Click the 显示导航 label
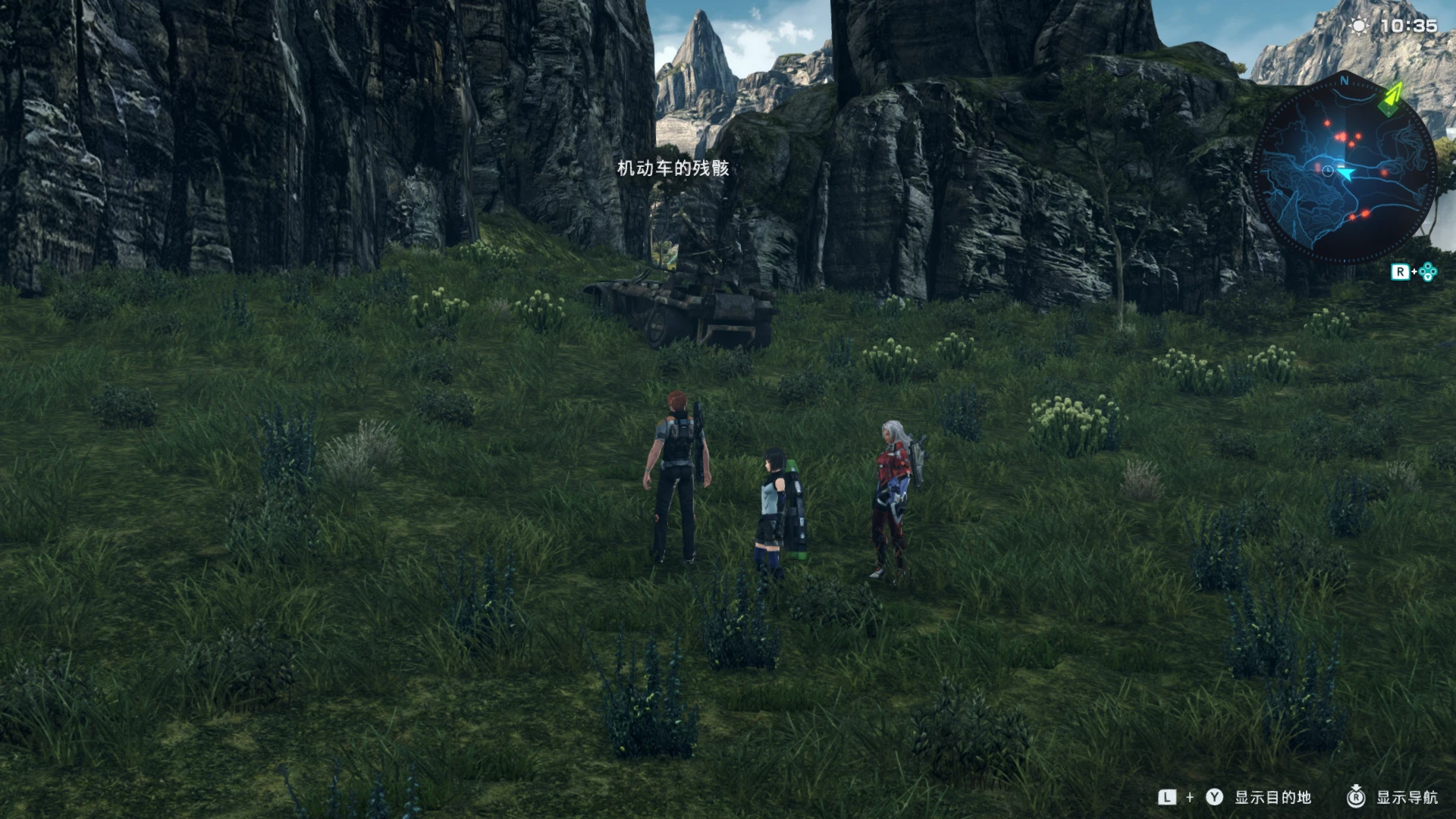Screen dimensions: 1456x819 coord(1407,797)
